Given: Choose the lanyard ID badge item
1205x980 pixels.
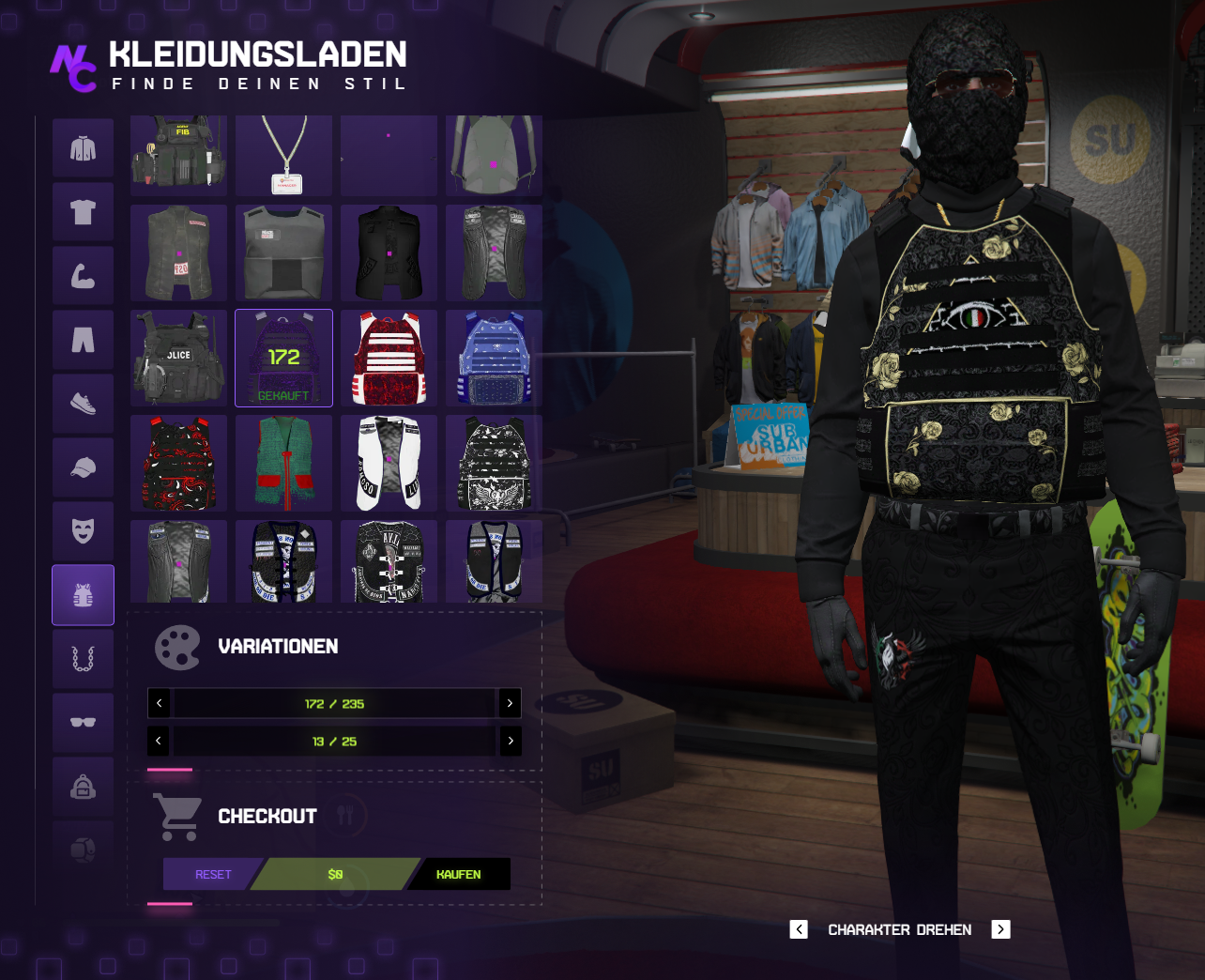Looking at the screenshot, I should tap(283, 155).
